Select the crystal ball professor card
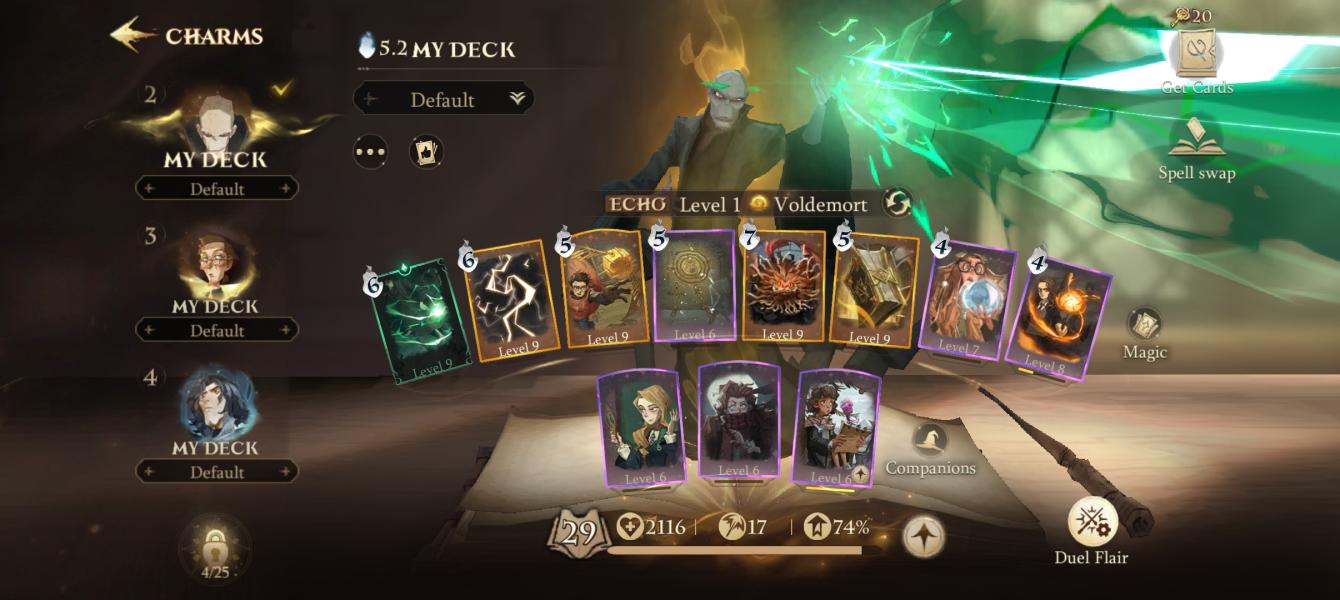Screen dimensions: 1340x600 (965, 300)
